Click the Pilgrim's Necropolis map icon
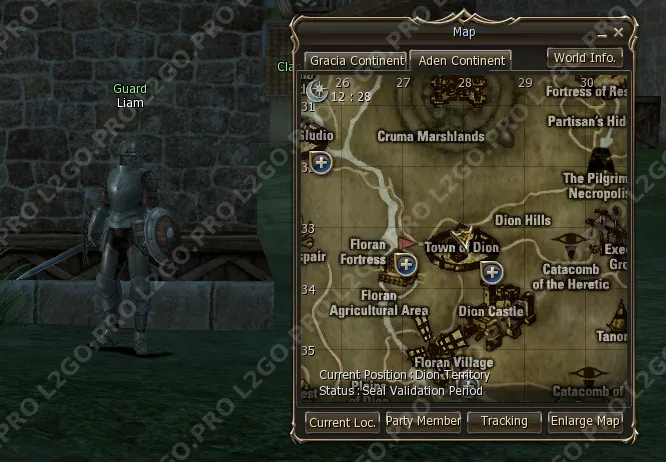666x462 pixels. coord(603,159)
